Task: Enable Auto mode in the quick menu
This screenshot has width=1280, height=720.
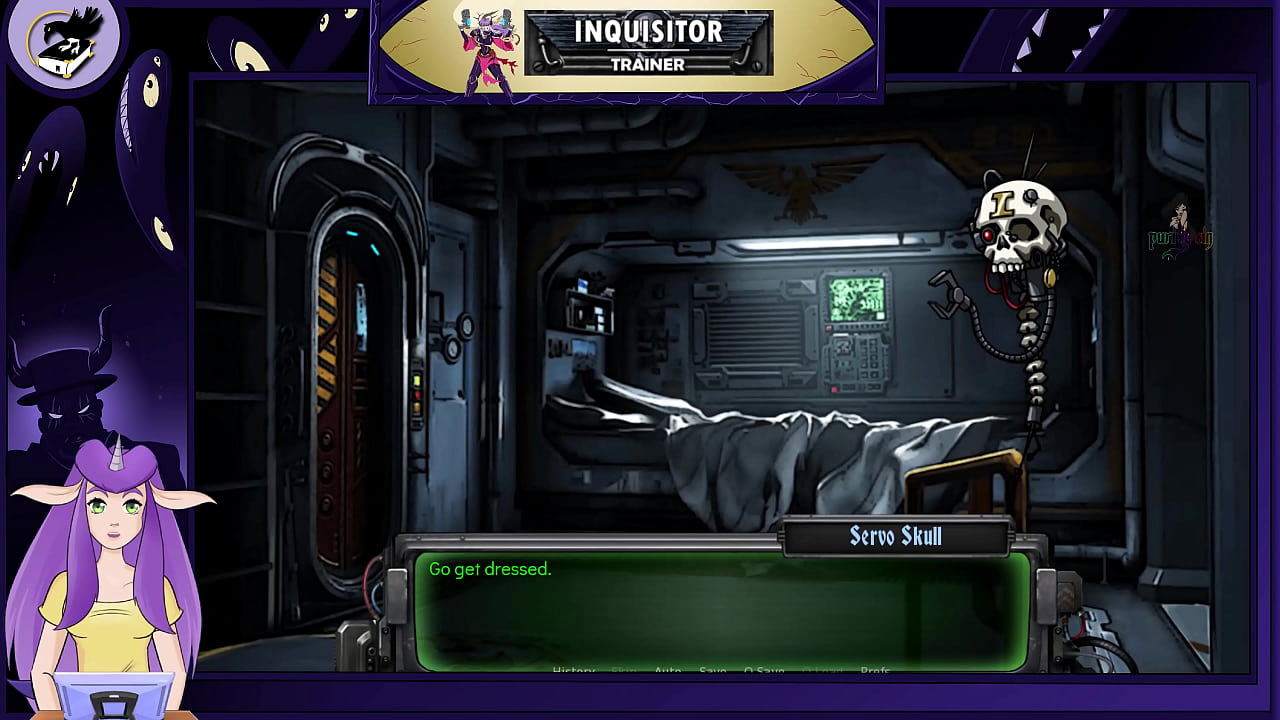Action: point(667,670)
